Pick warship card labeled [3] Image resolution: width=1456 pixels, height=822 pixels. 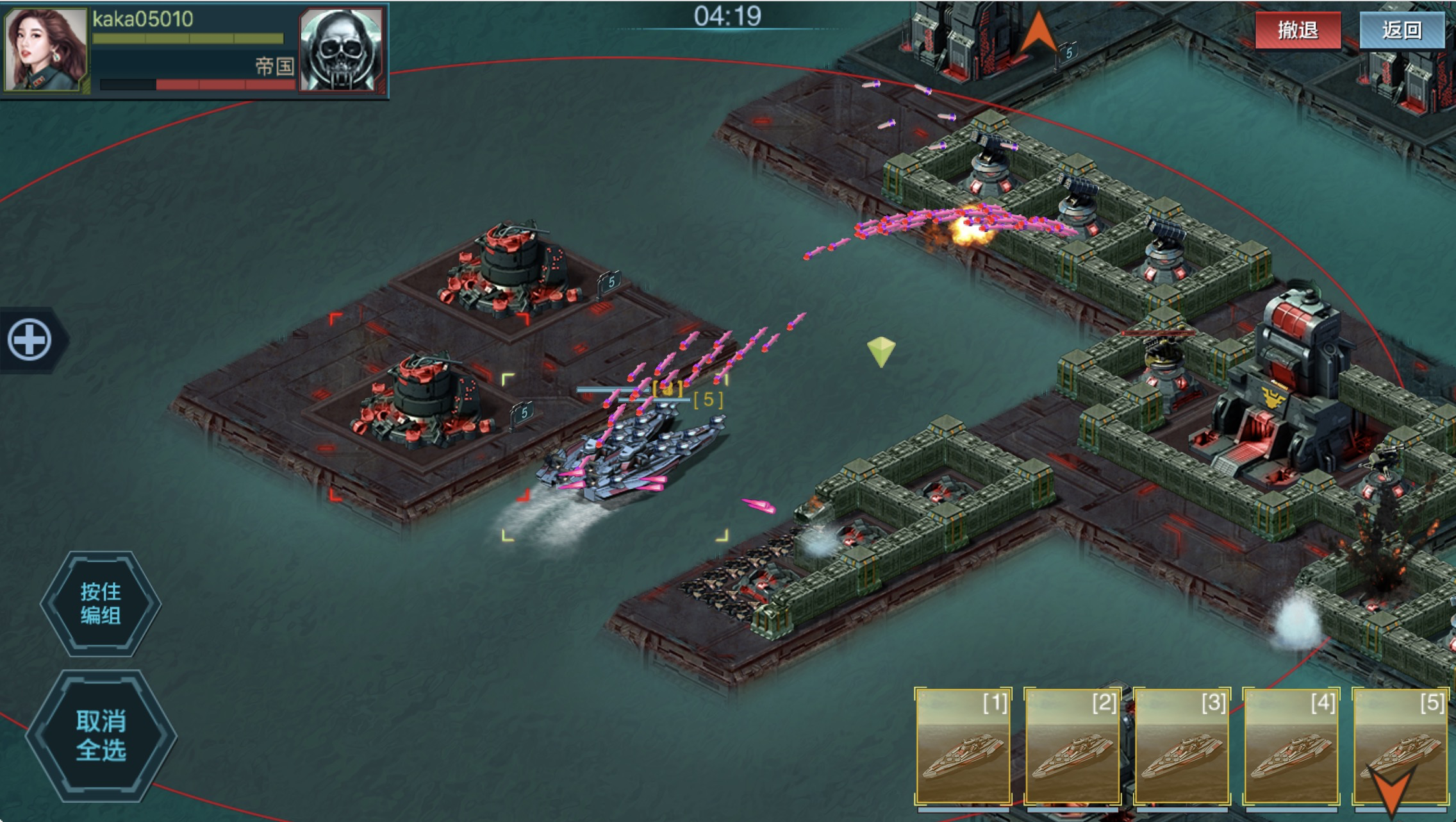[x=1182, y=746]
